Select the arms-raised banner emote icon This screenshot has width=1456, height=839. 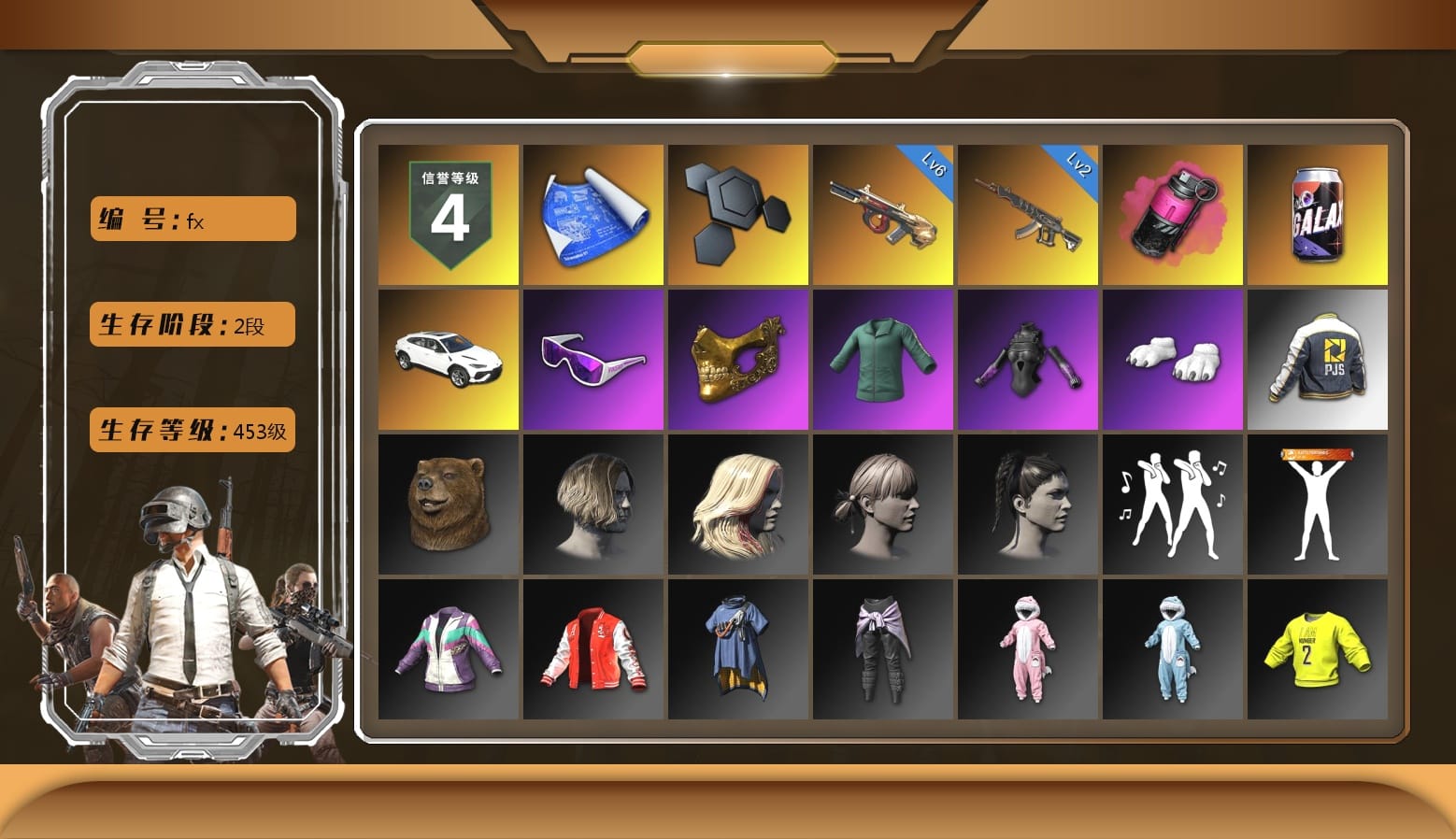click(1317, 505)
